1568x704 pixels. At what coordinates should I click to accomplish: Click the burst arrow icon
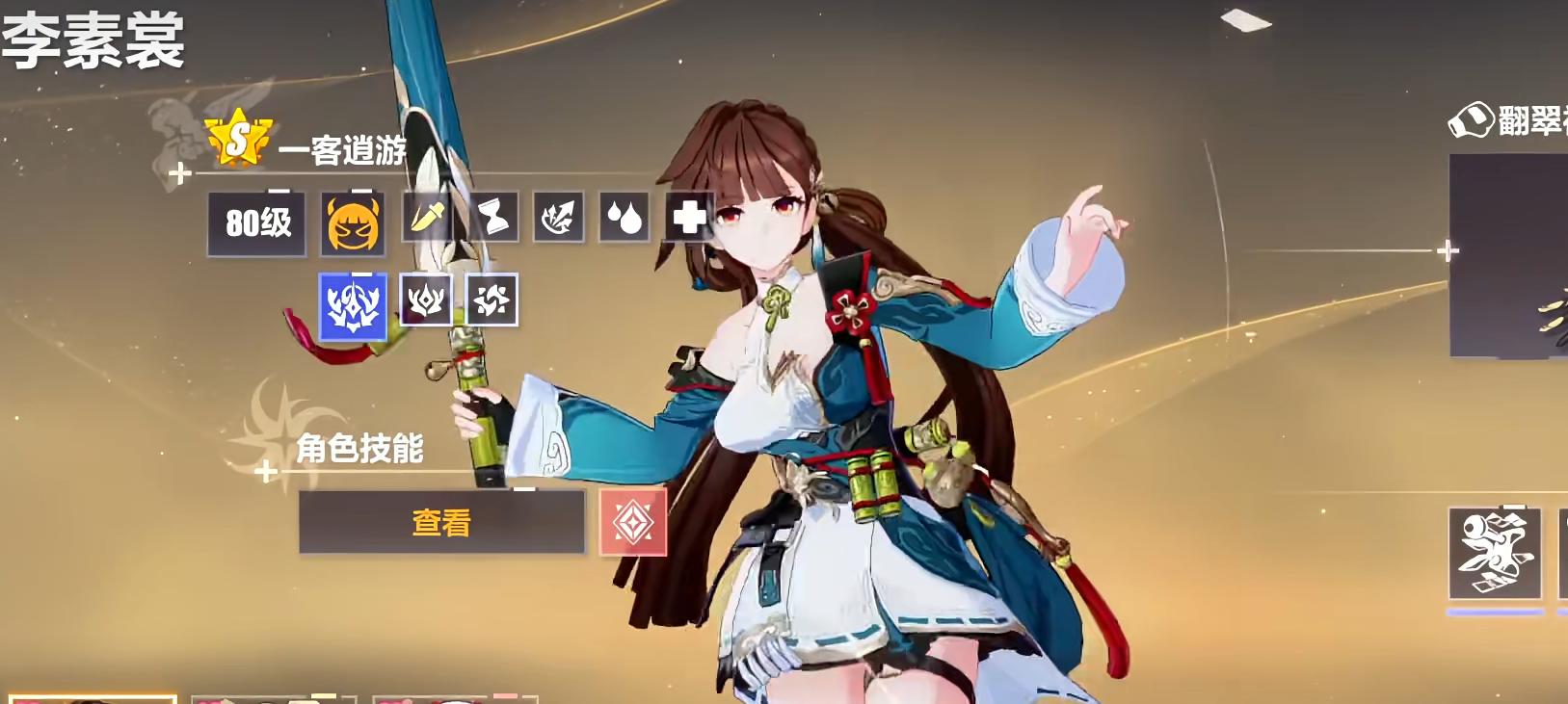[559, 217]
